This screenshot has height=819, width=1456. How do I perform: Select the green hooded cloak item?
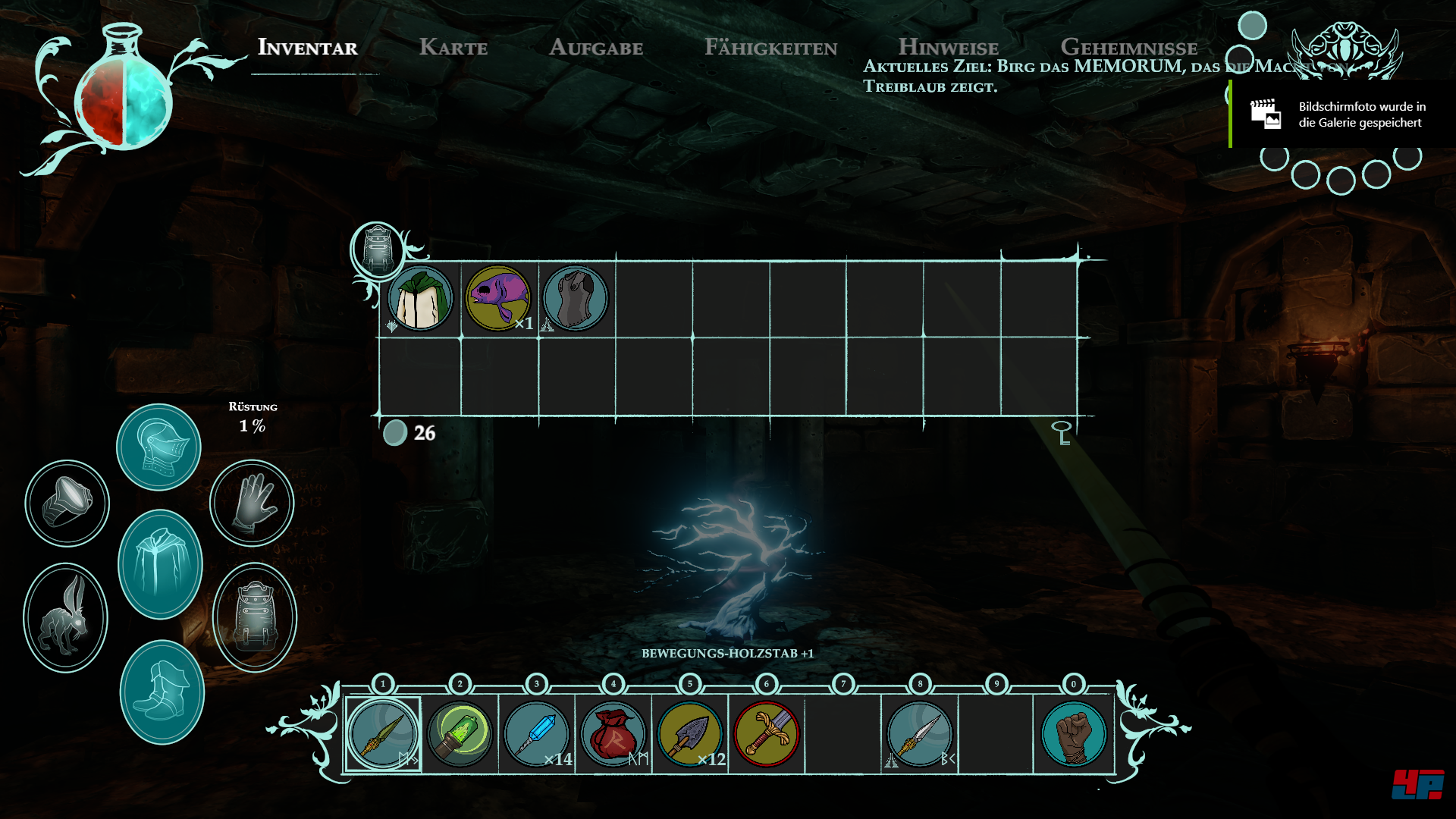click(x=420, y=298)
